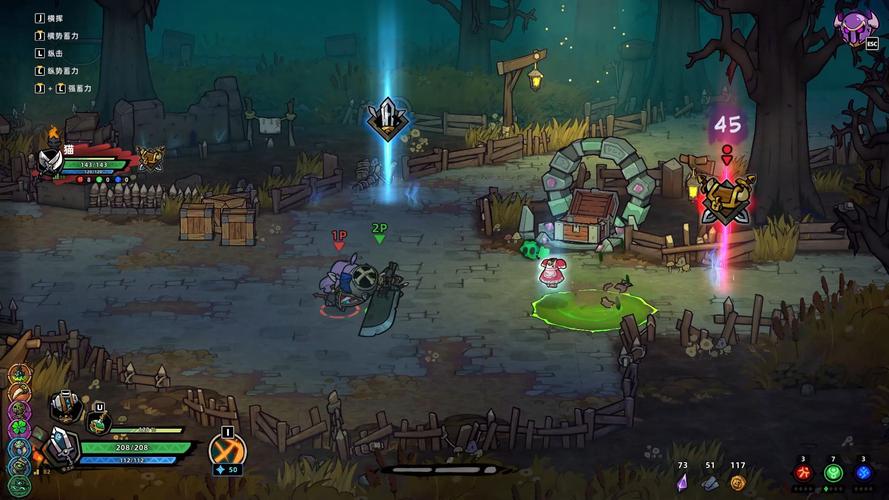The width and height of the screenshot is (889, 500).
Task: Use the green potion flask item
Action: 99,423
